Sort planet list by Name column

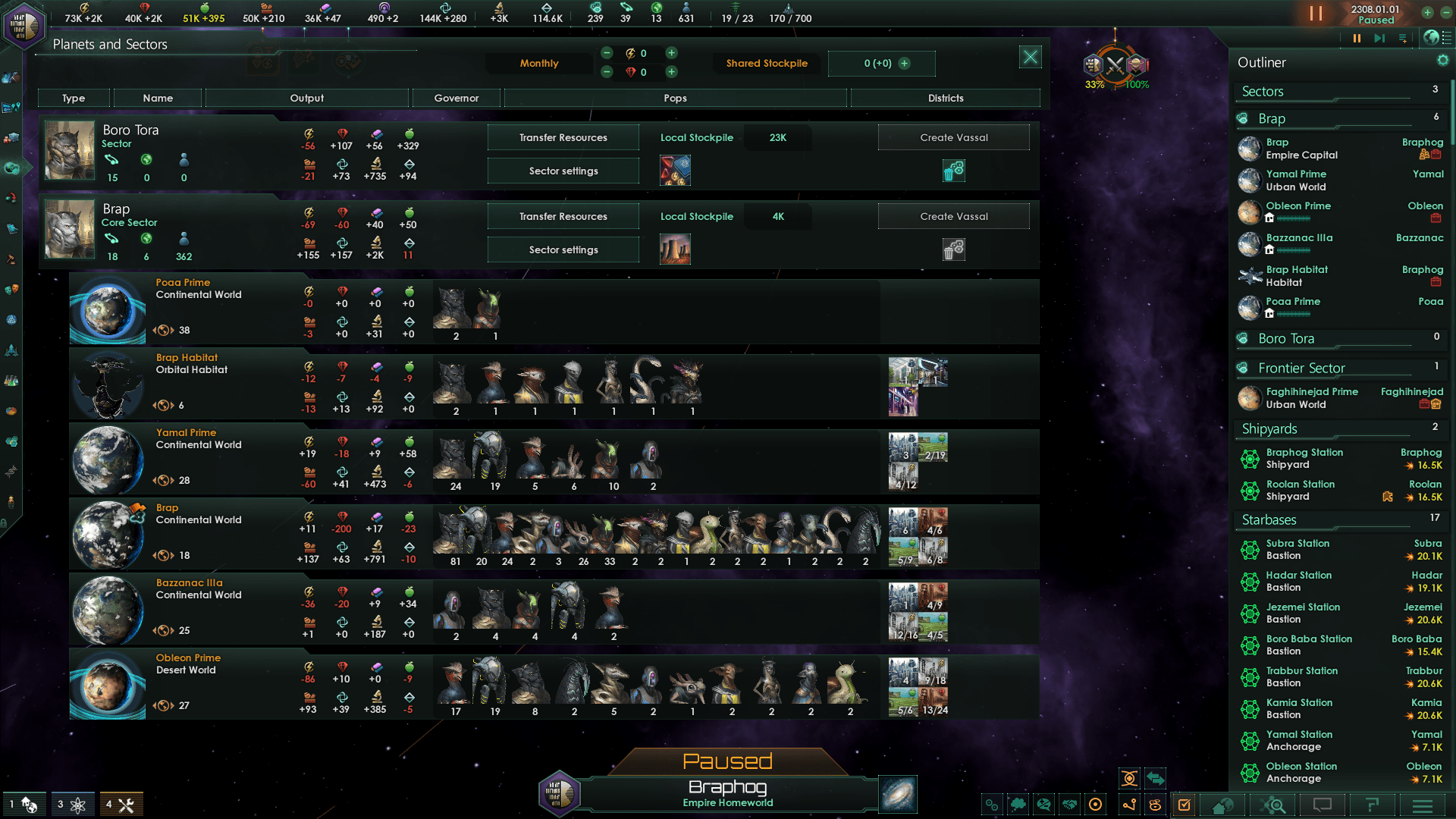(158, 98)
